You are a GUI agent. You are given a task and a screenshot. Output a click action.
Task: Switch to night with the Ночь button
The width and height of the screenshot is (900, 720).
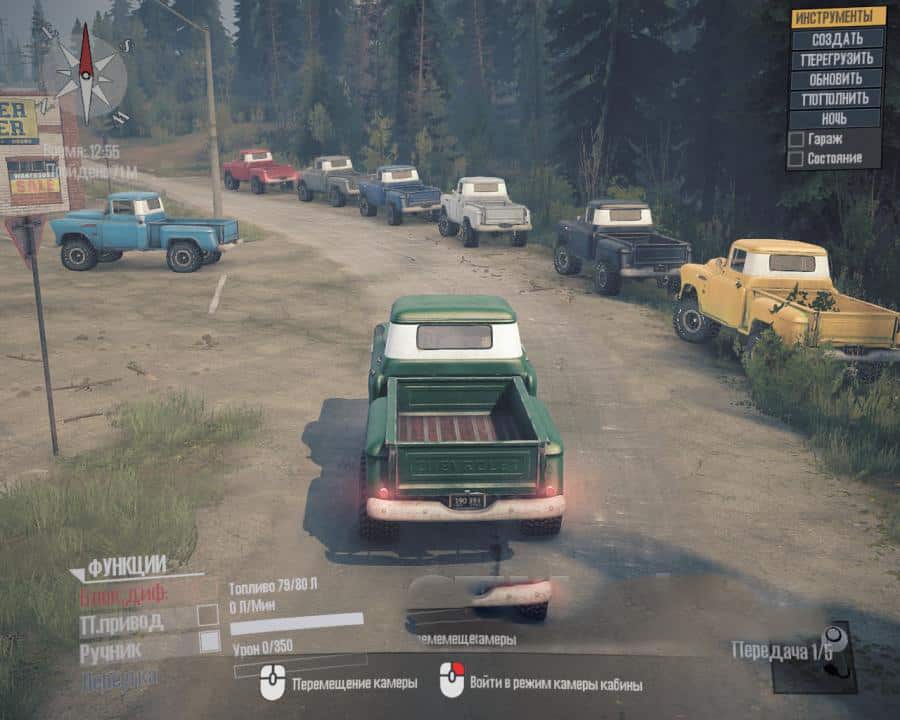837,119
